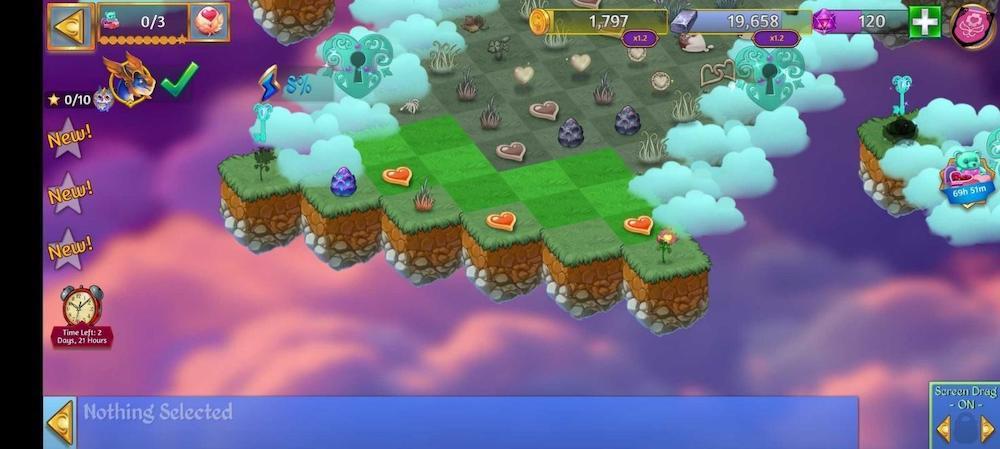This screenshot has width=1000, height=449.
Task: Tap the blue lightning bolt energy icon
Action: click(268, 84)
